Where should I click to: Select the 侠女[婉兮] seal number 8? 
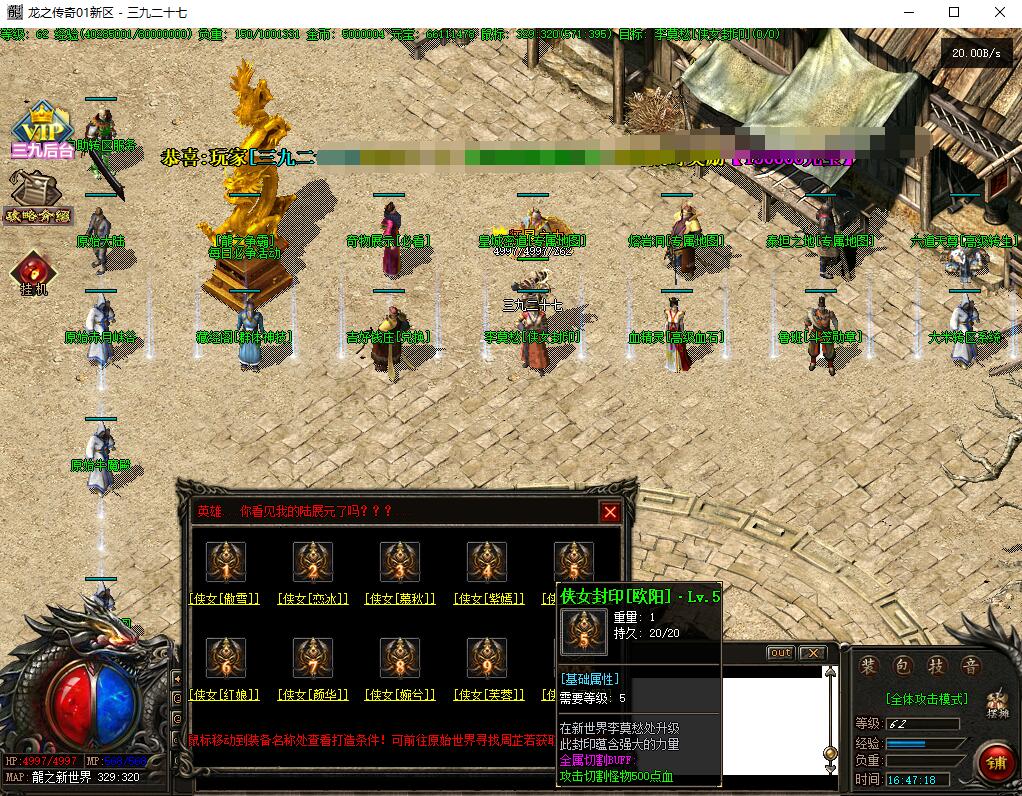click(x=400, y=658)
